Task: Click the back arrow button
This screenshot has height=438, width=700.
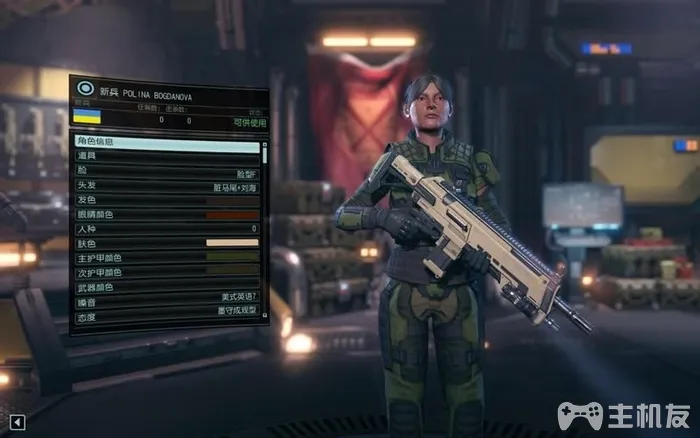Action: click(16, 422)
